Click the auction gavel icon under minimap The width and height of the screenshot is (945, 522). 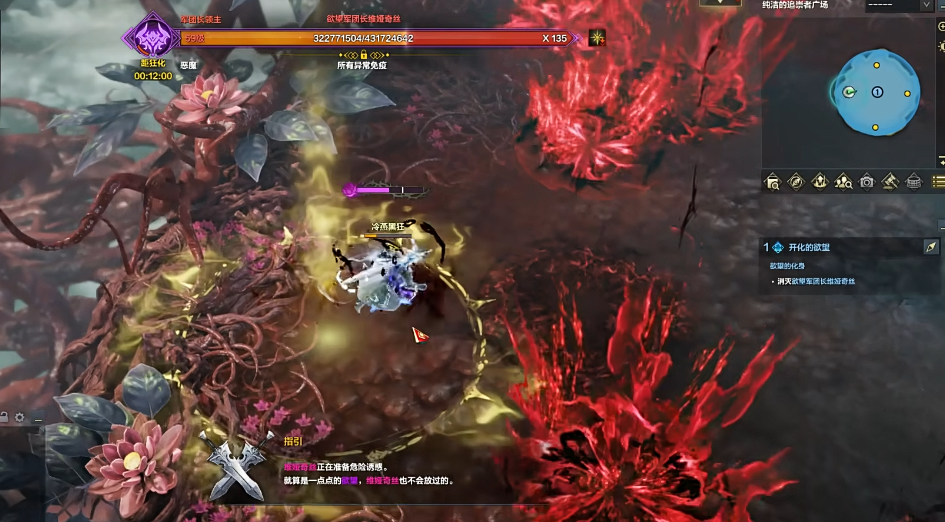(890, 181)
